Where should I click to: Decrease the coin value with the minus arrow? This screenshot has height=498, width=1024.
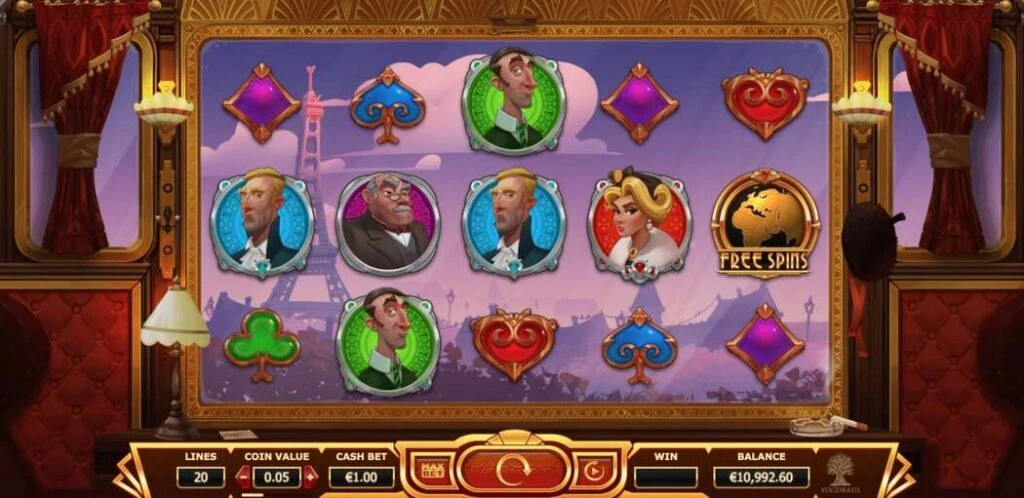242,477
